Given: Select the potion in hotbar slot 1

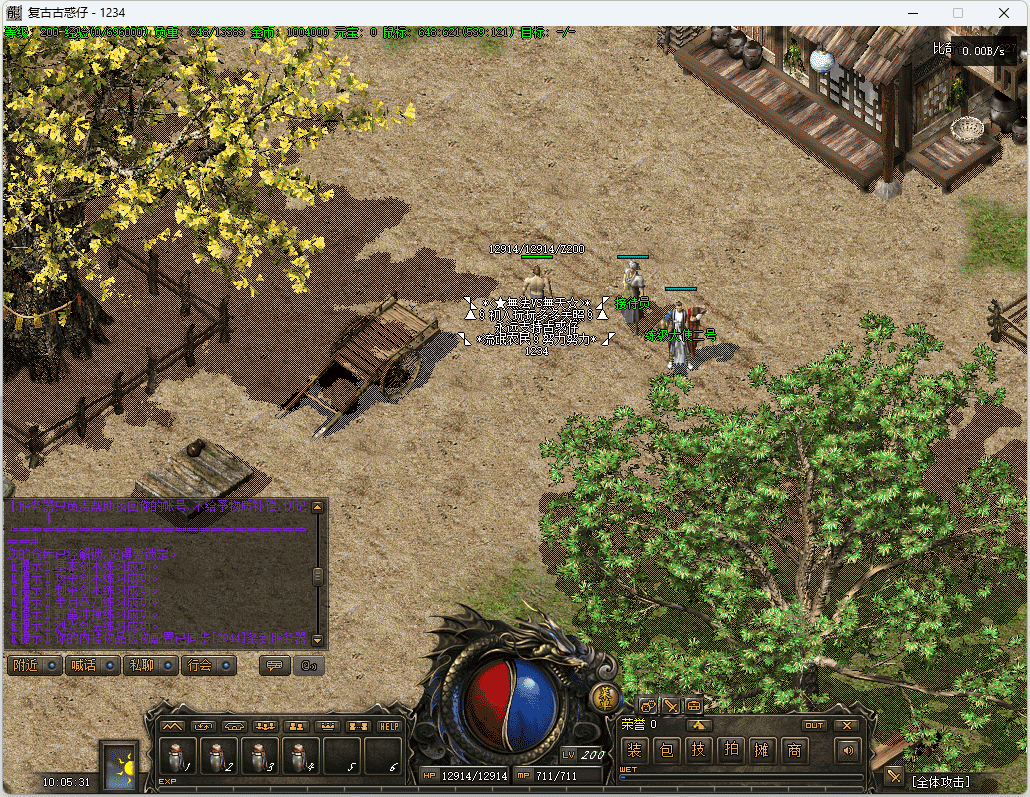Looking at the screenshot, I should (x=179, y=756).
